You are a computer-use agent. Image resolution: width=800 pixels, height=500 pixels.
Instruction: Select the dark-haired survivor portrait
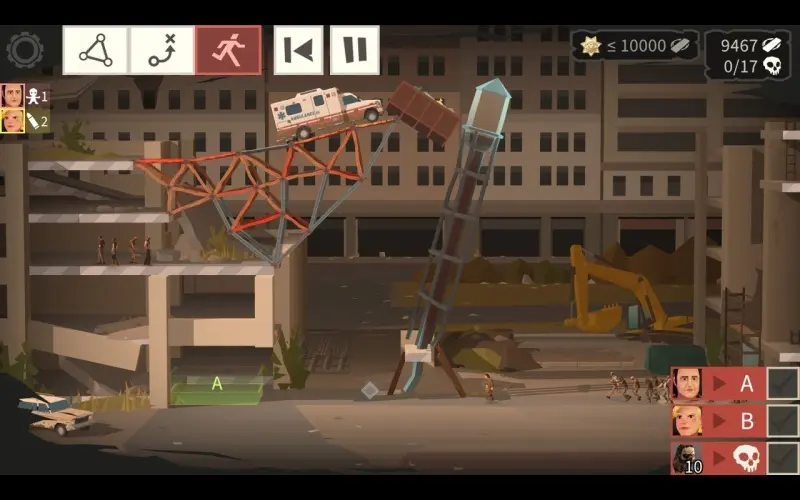click(x=13, y=96)
